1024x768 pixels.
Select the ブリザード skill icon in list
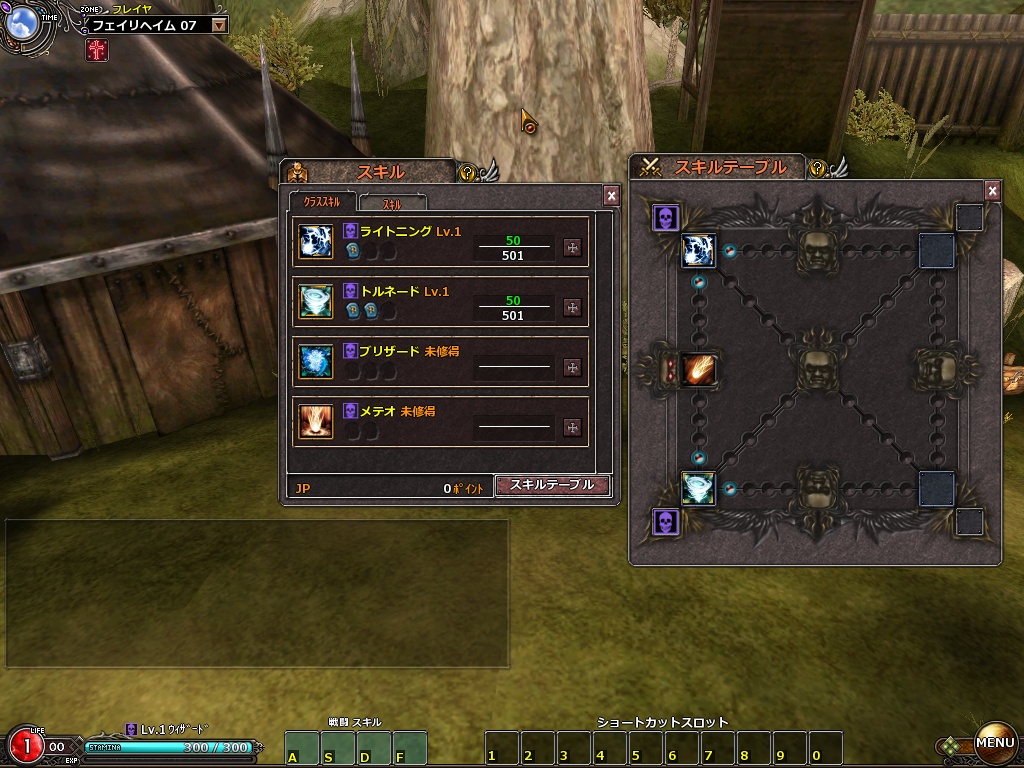316,362
